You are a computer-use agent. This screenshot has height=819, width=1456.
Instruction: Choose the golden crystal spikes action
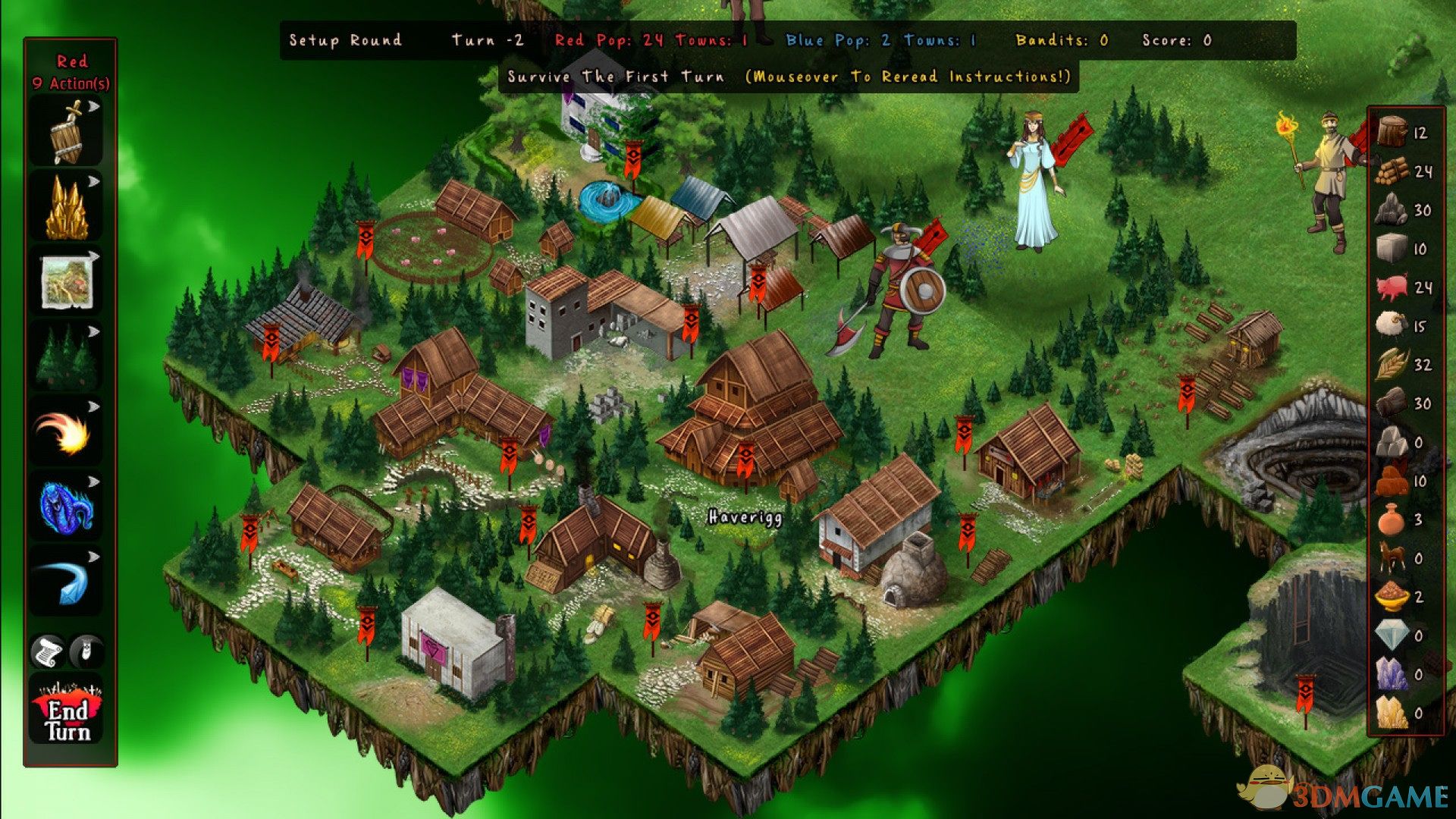(x=67, y=209)
